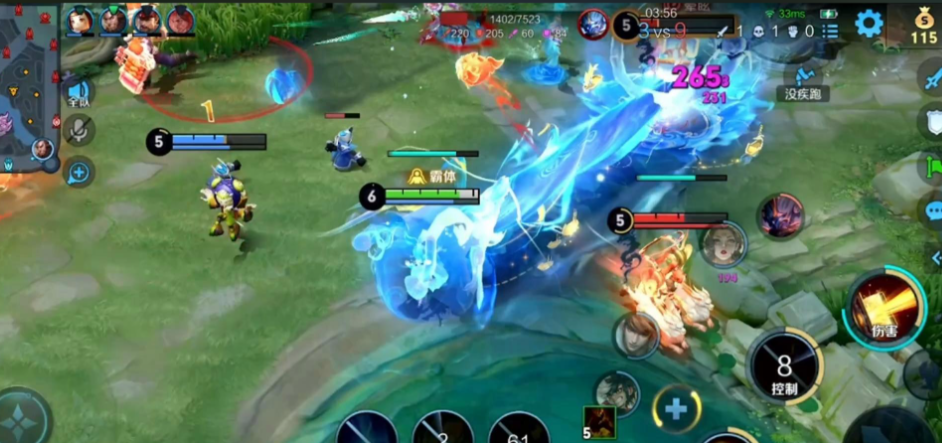
Task: Toggle the muted microphone button
Action: tap(79, 130)
